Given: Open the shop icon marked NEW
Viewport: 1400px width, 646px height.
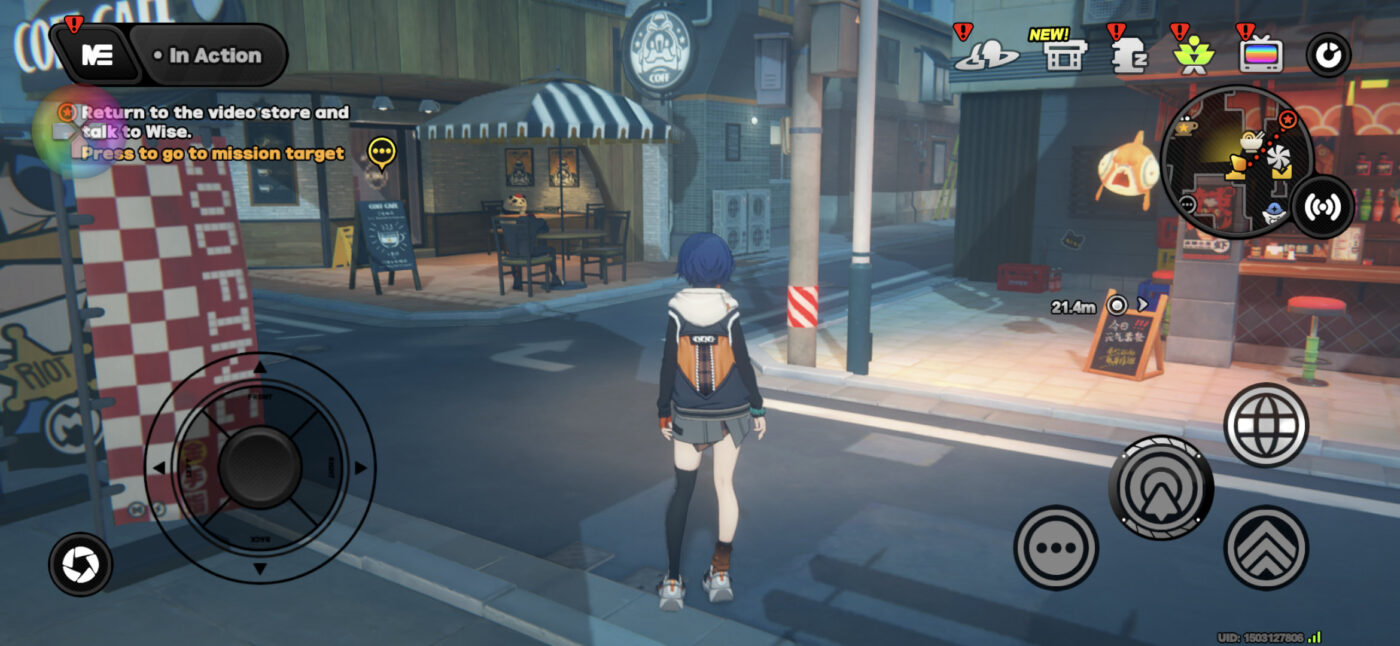Looking at the screenshot, I should (1065, 55).
